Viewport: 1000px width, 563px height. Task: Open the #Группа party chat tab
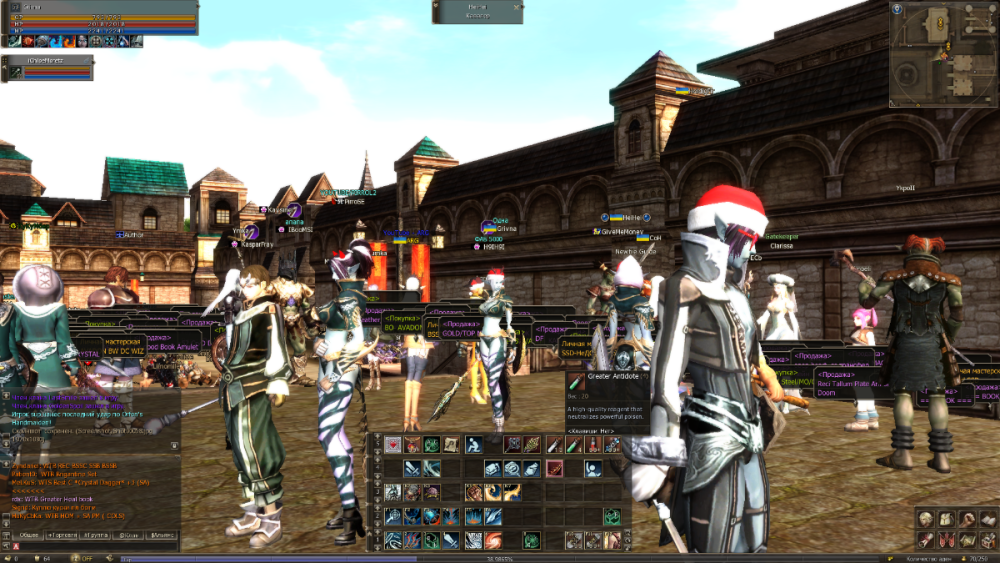[x=95, y=536]
